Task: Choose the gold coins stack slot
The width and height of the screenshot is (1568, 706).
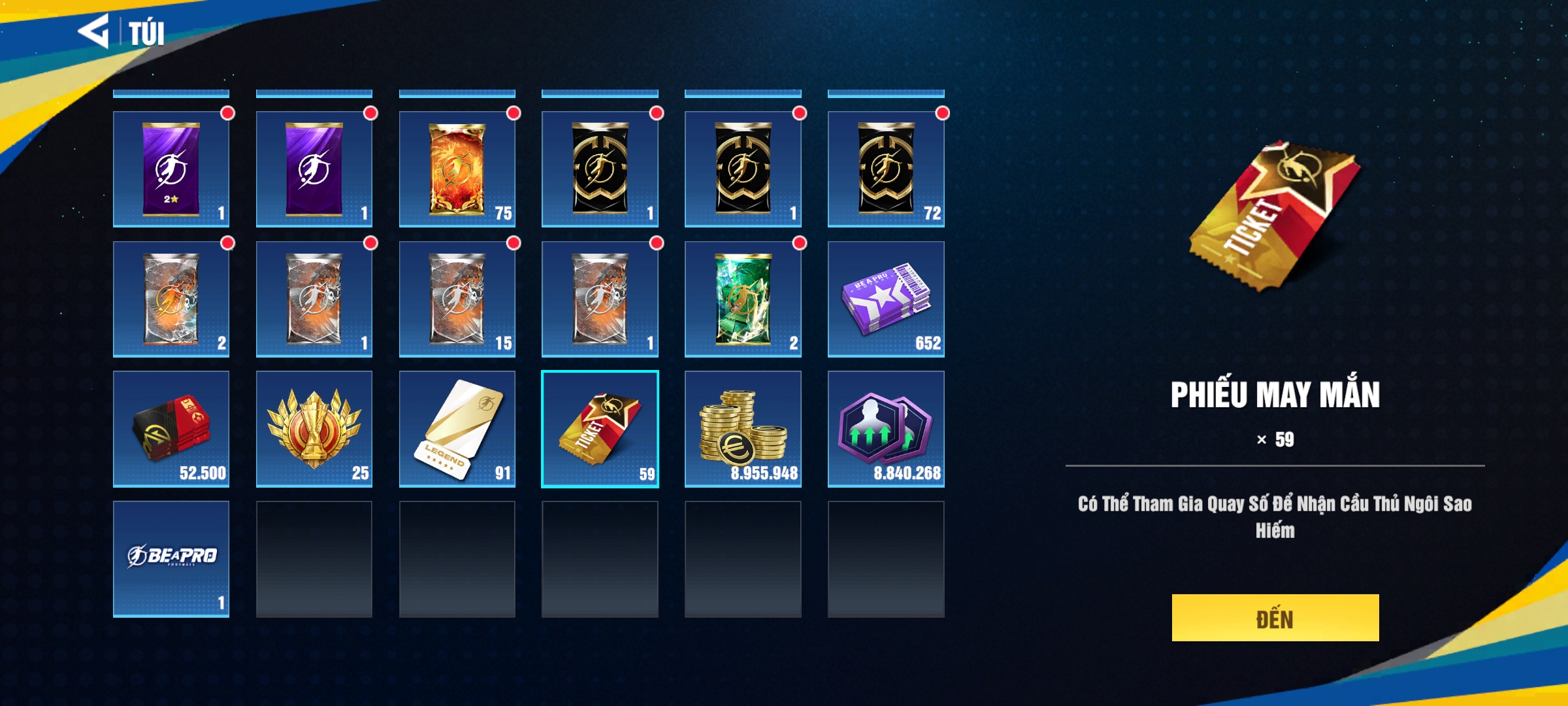Action: (742, 429)
